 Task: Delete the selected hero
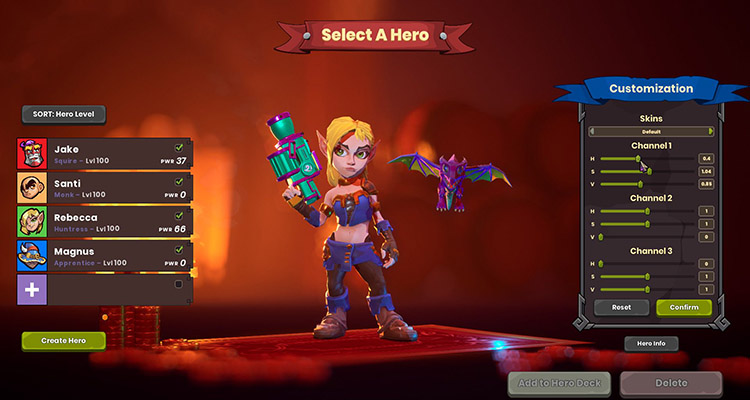[670, 383]
